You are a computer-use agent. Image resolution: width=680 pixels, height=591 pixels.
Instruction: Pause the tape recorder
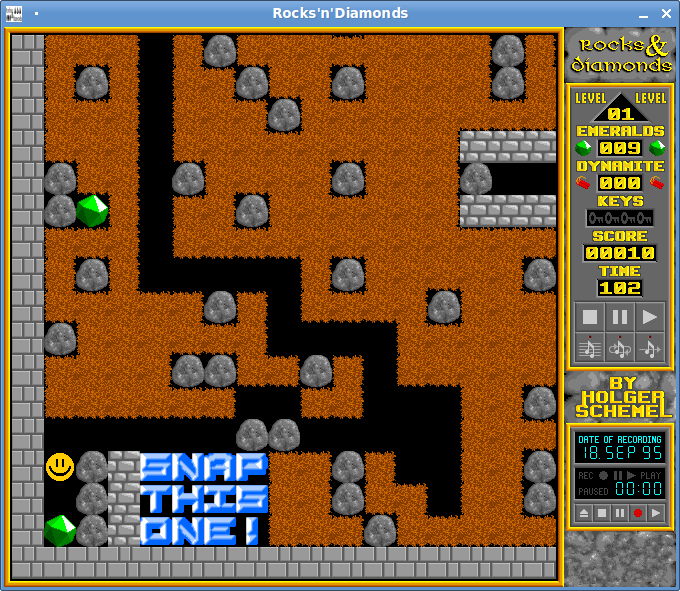coord(620,513)
